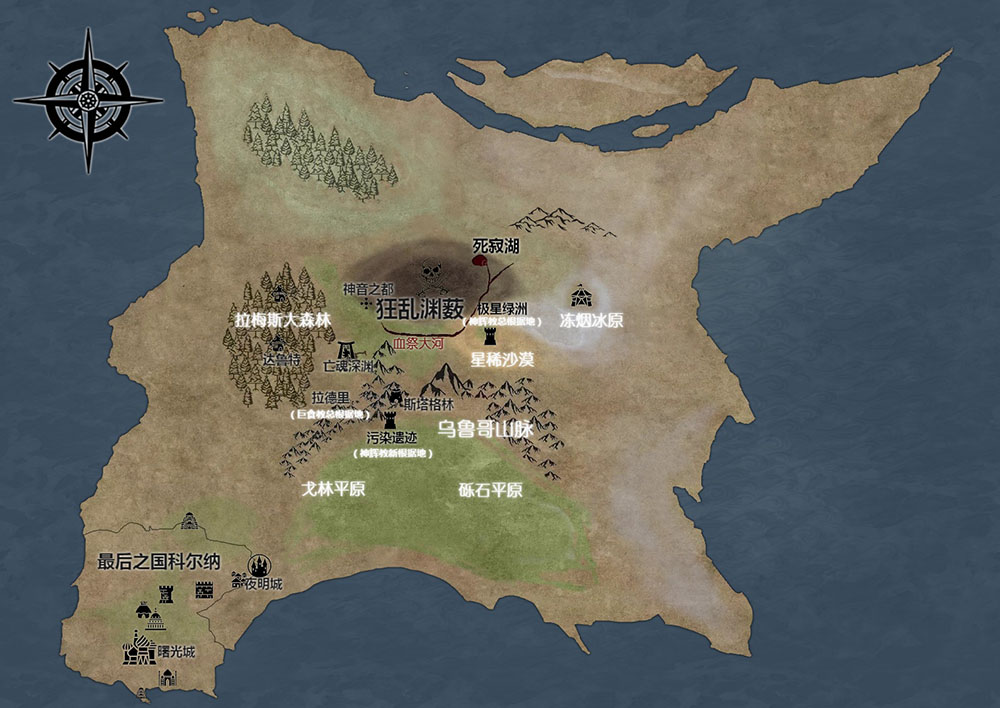Click the 亡魂深渊 gate marker

point(348,350)
